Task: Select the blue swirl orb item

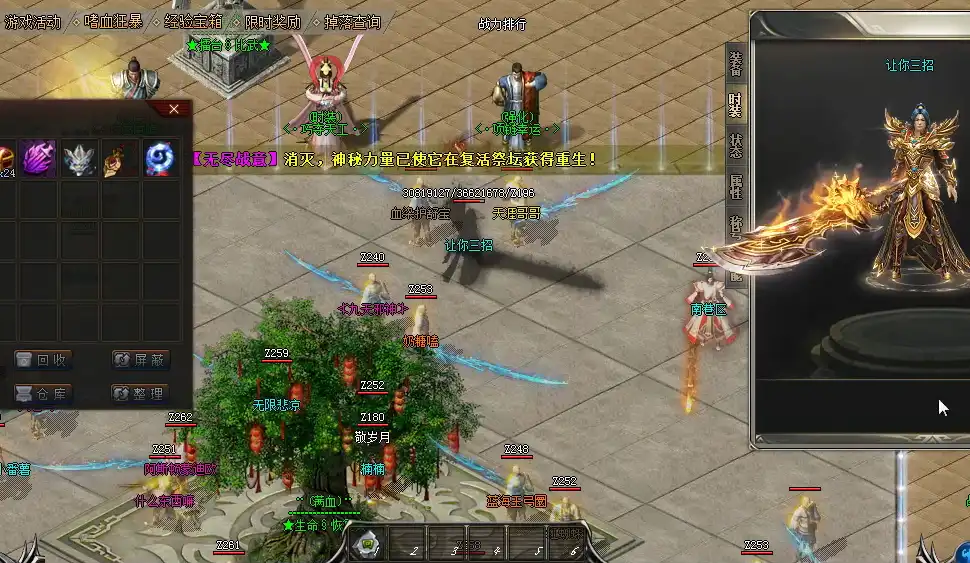Action: click(161, 159)
